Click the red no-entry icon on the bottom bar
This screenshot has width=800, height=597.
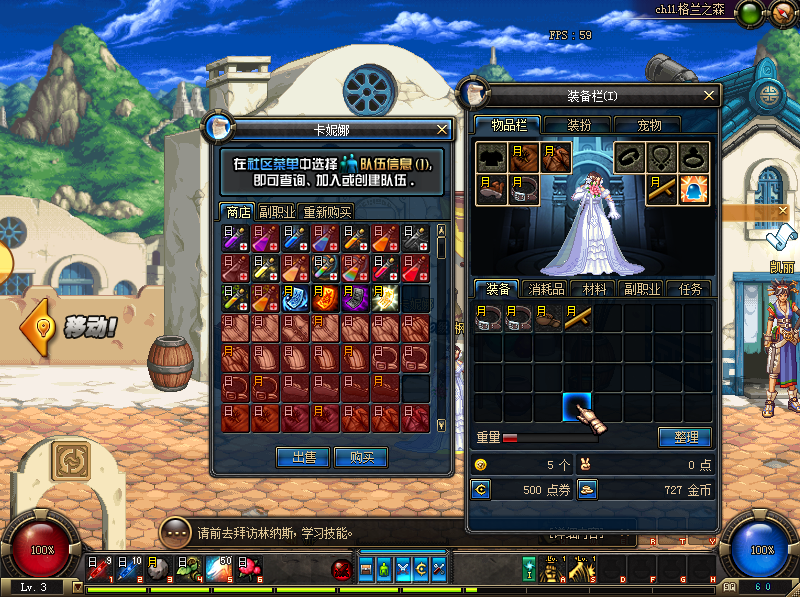click(x=340, y=568)
